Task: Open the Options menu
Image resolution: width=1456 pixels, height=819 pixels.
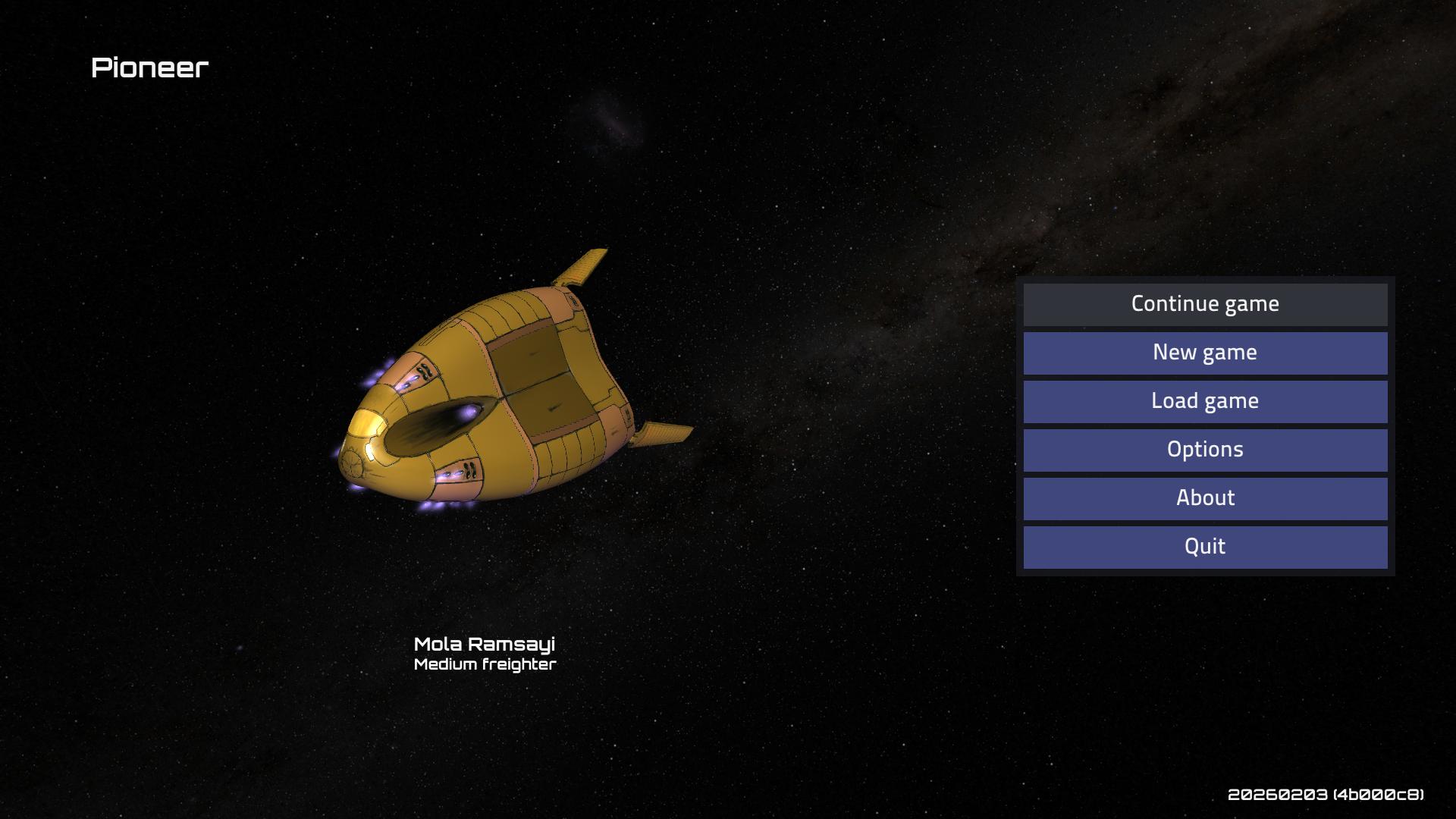Action: (1205, 450)
